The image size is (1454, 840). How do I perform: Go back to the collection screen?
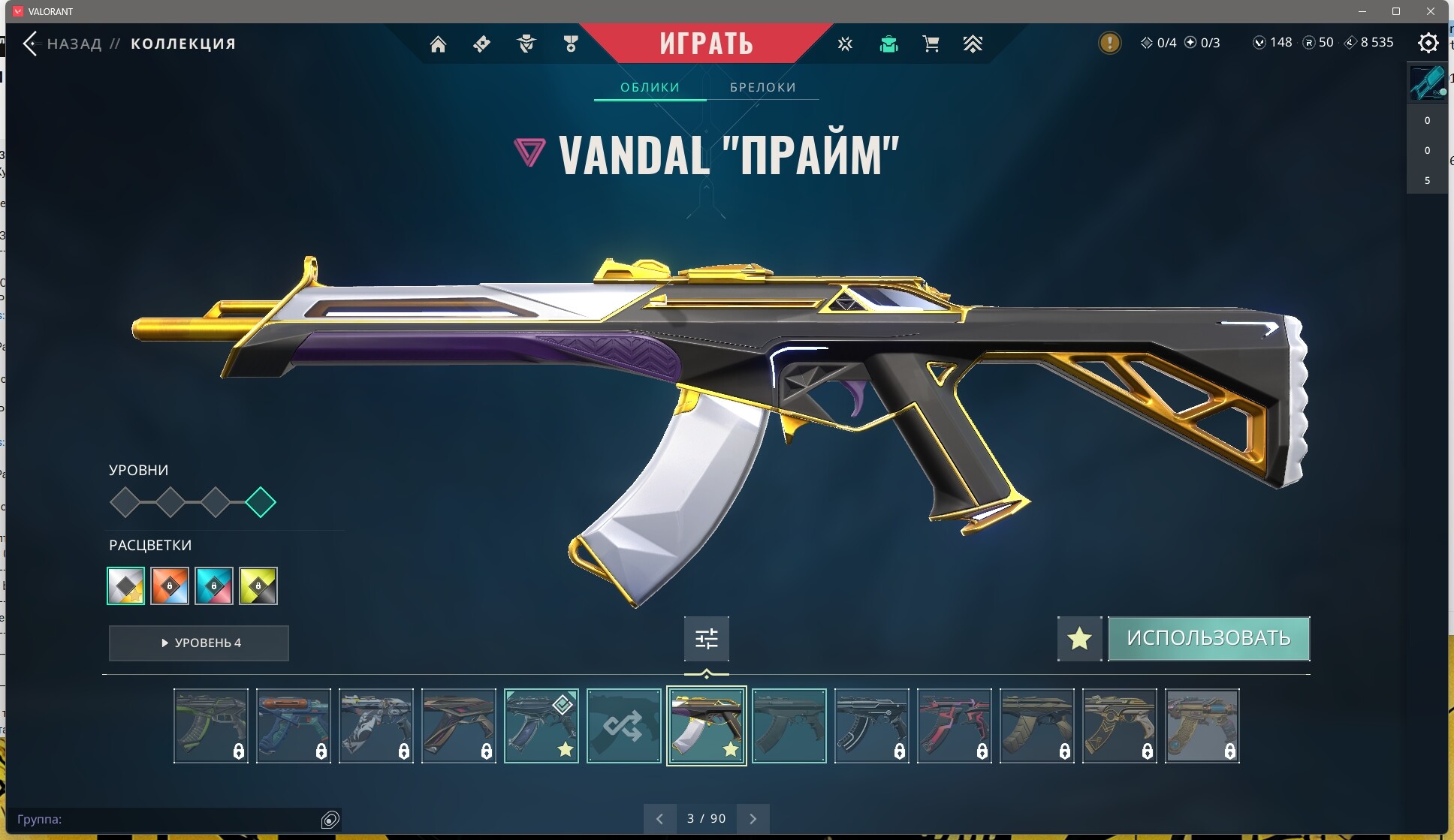[32, 44]
